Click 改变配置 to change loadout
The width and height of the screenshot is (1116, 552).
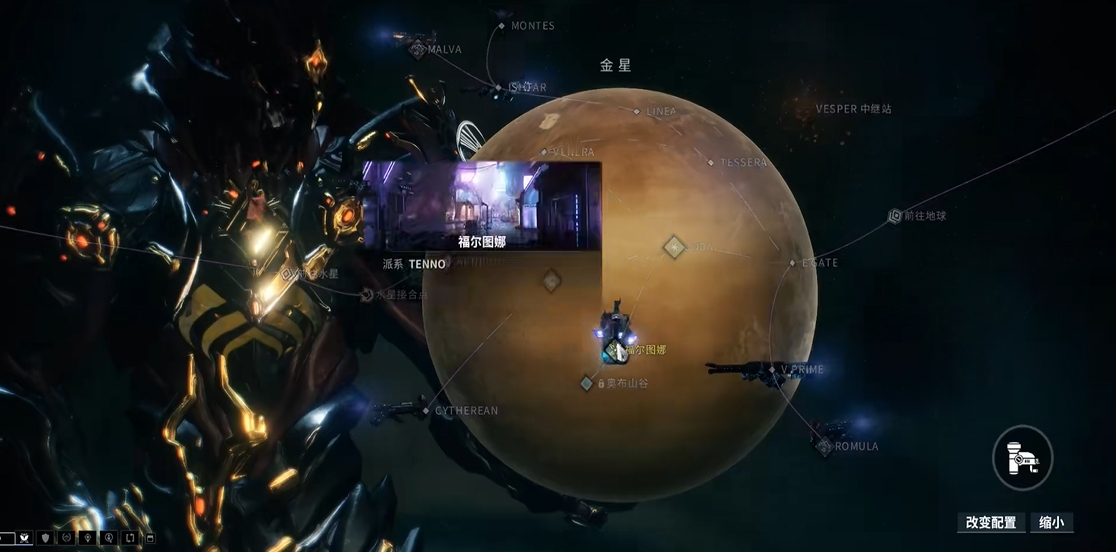[991, 522]
